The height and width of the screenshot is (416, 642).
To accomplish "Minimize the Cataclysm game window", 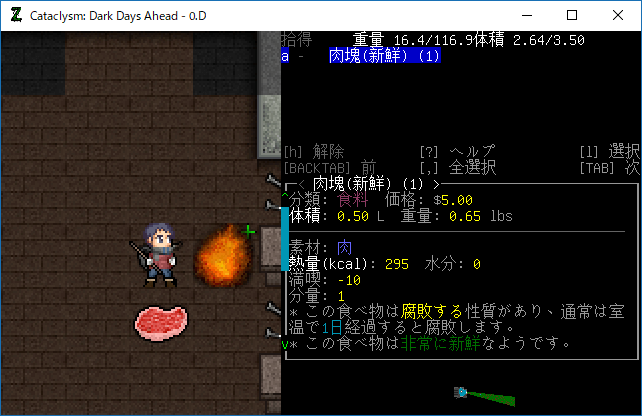I will point(526,15).
